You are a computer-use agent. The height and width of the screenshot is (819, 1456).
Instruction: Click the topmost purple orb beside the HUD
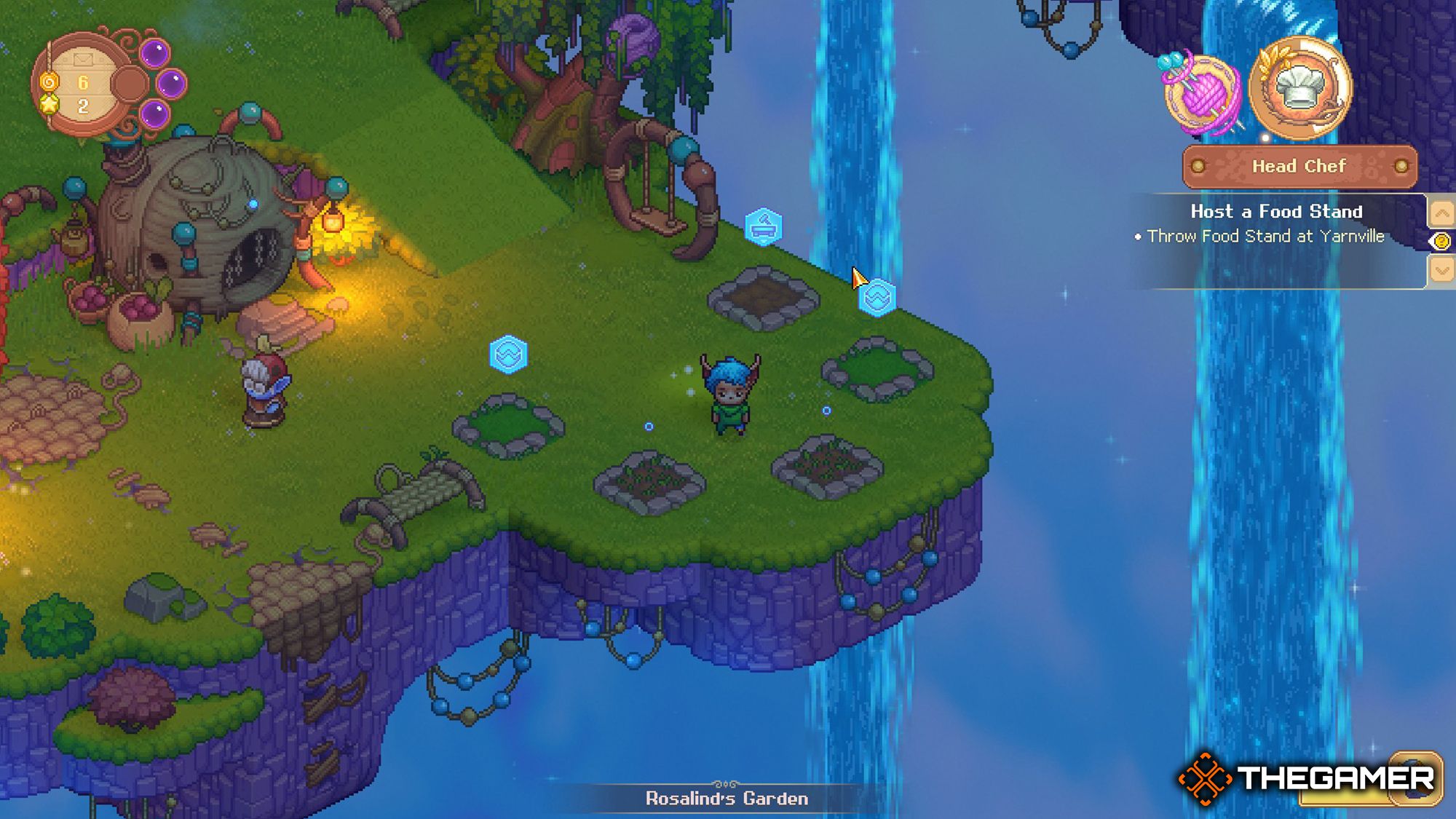point(154,52)
